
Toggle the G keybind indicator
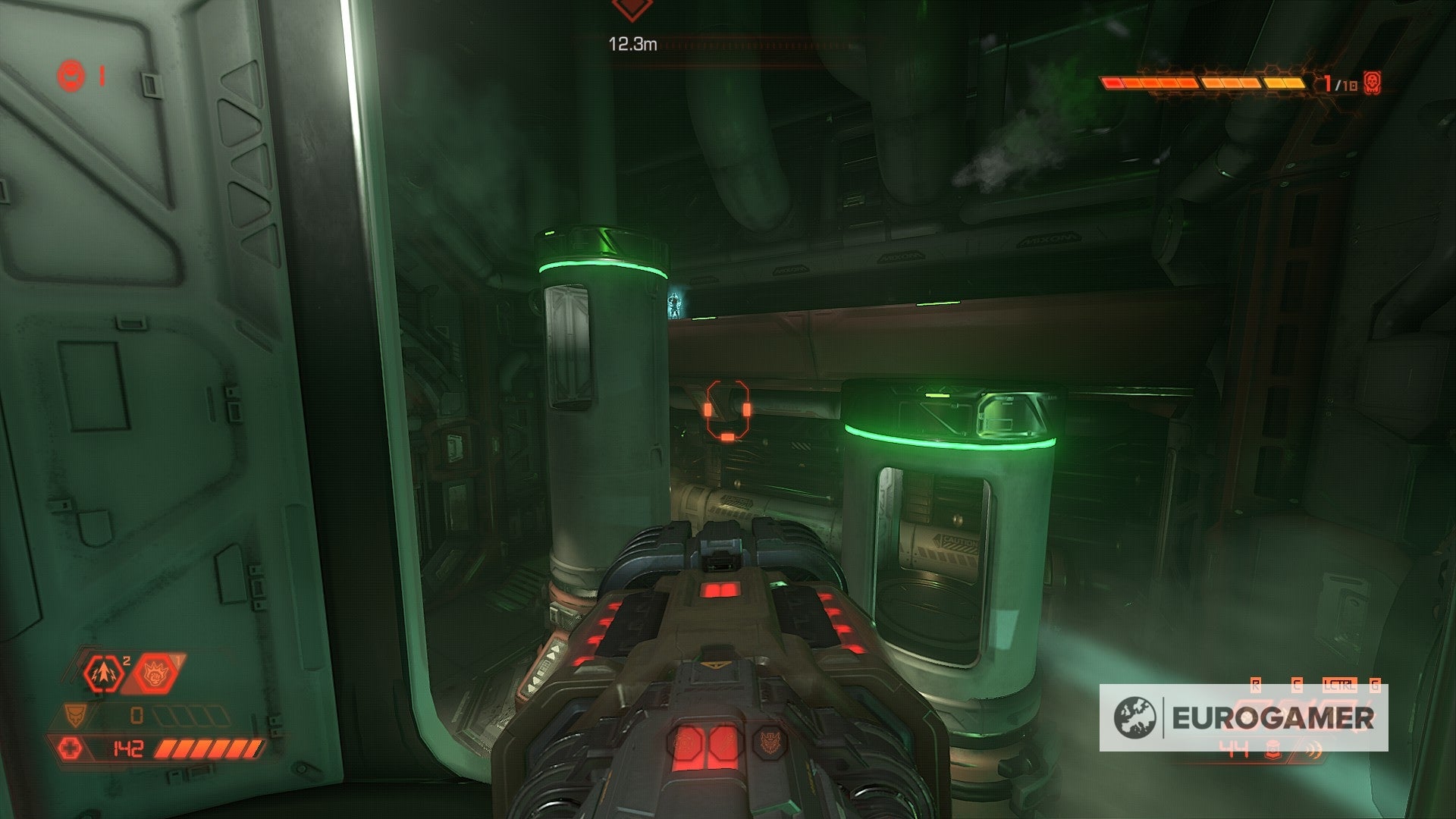pos(1375,684)
